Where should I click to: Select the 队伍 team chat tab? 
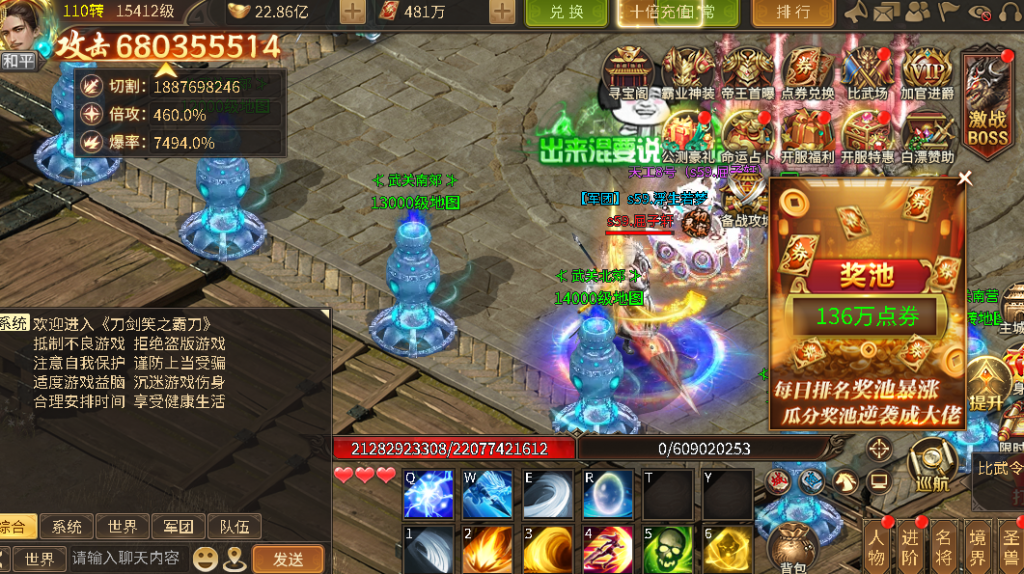click(x=234, y=526)
